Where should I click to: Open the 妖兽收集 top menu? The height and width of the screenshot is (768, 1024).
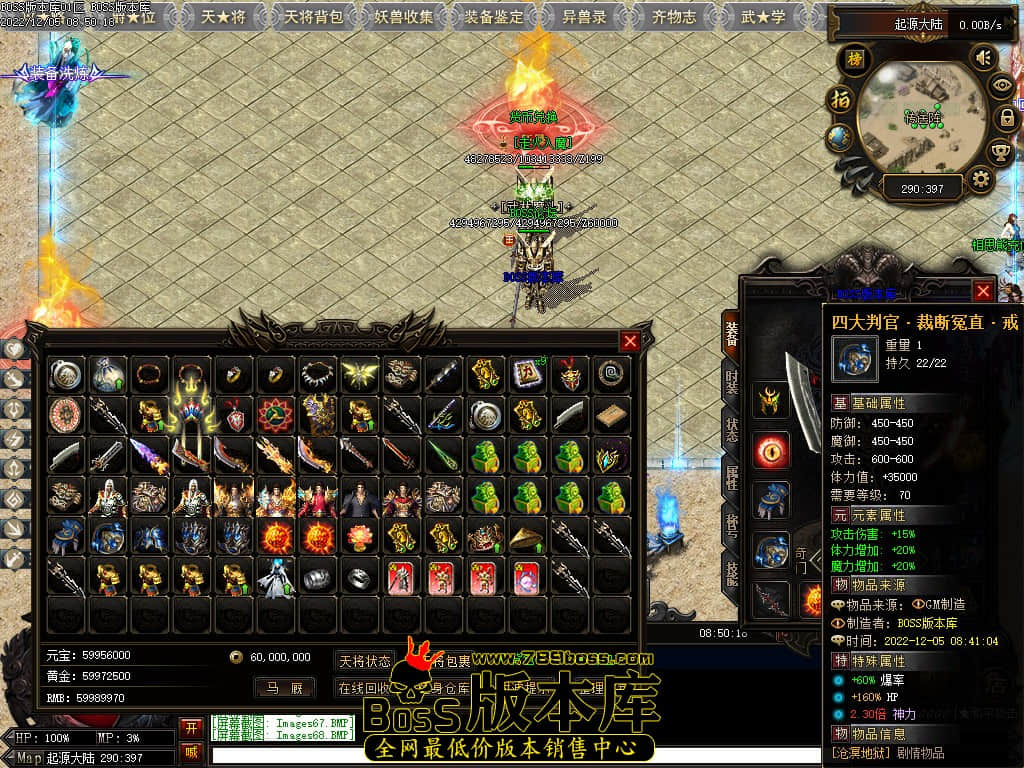tap(405, 16)
